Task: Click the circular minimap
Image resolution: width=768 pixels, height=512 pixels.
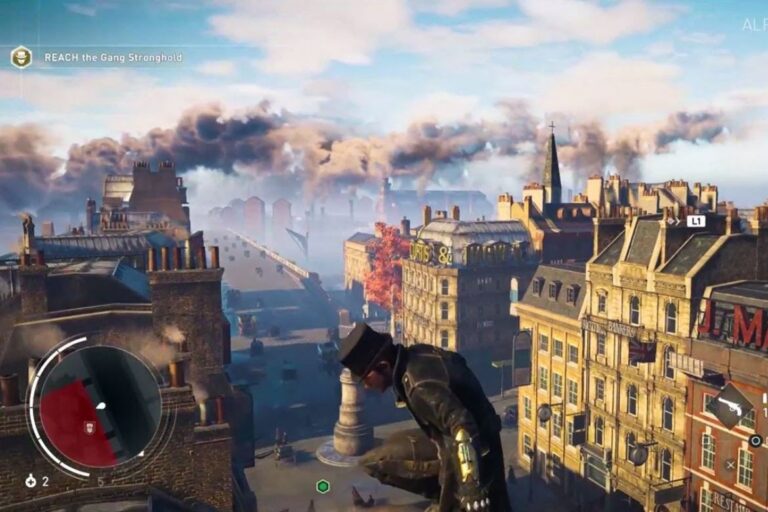Action: point(99,407)
